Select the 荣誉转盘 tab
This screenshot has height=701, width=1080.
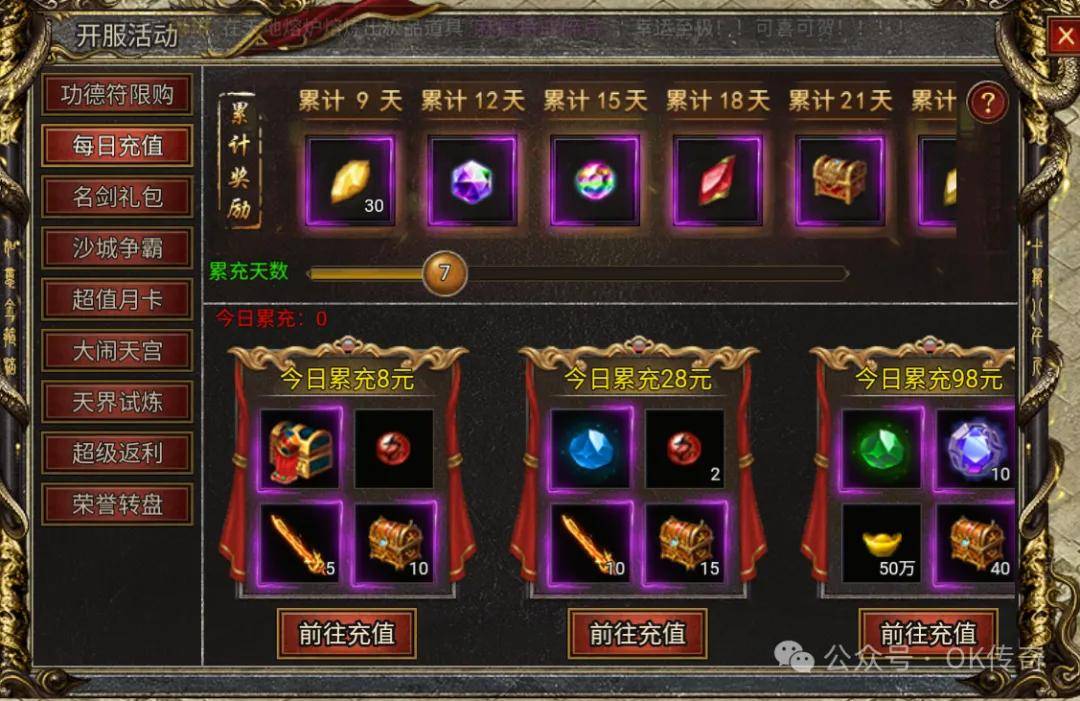[x=117, y=504]
